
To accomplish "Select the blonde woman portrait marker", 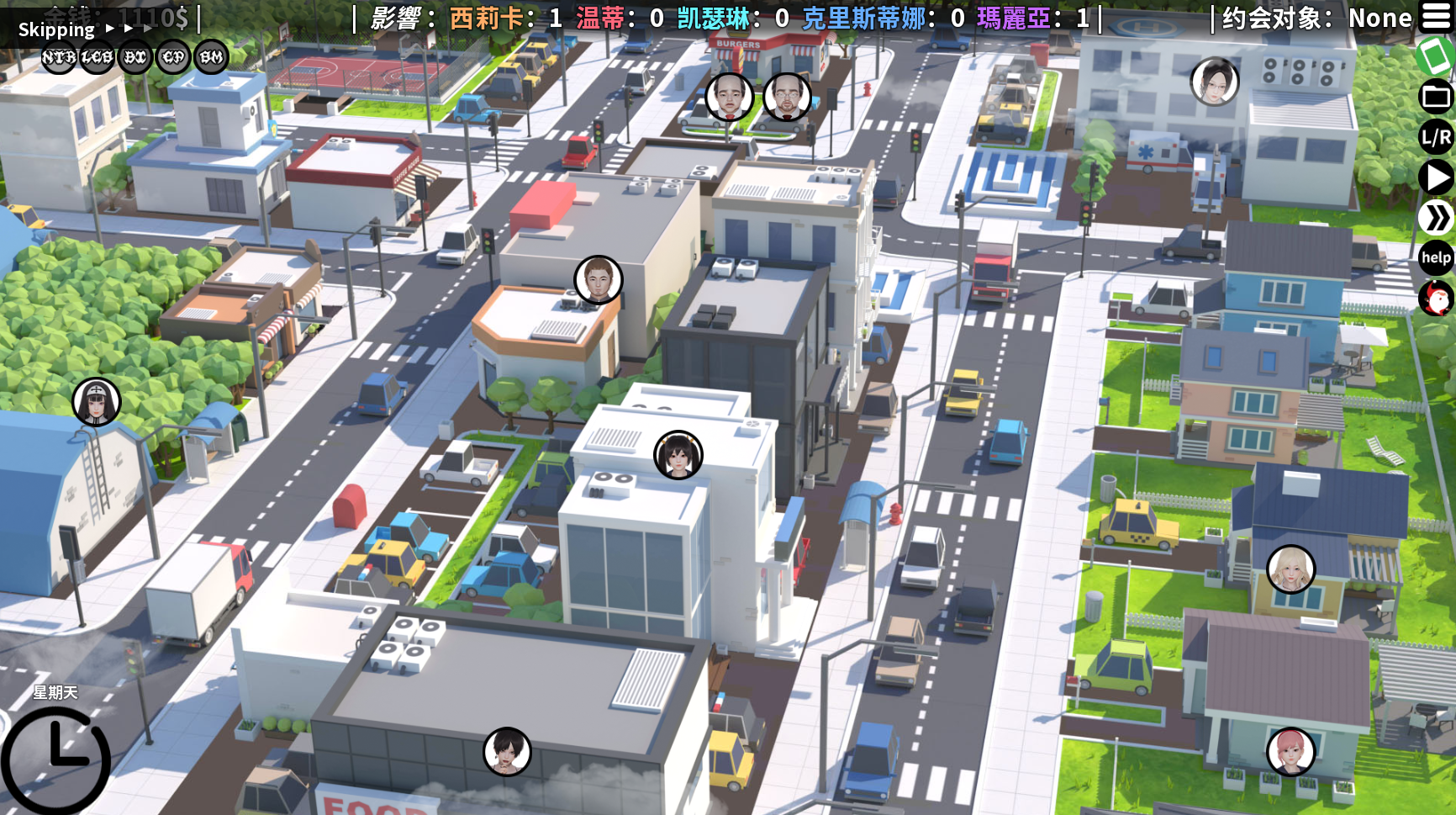I will 1290,569.
